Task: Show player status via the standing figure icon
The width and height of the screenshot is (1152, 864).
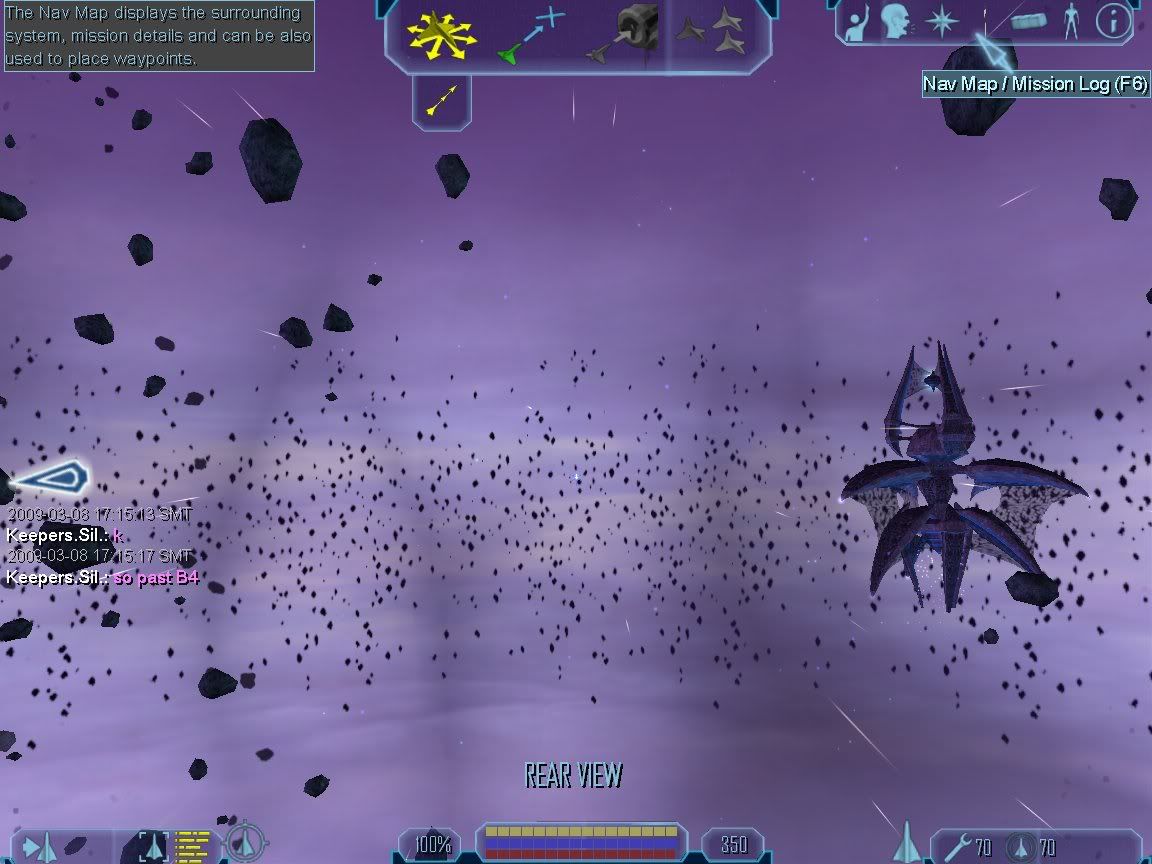Action: 1071,21
